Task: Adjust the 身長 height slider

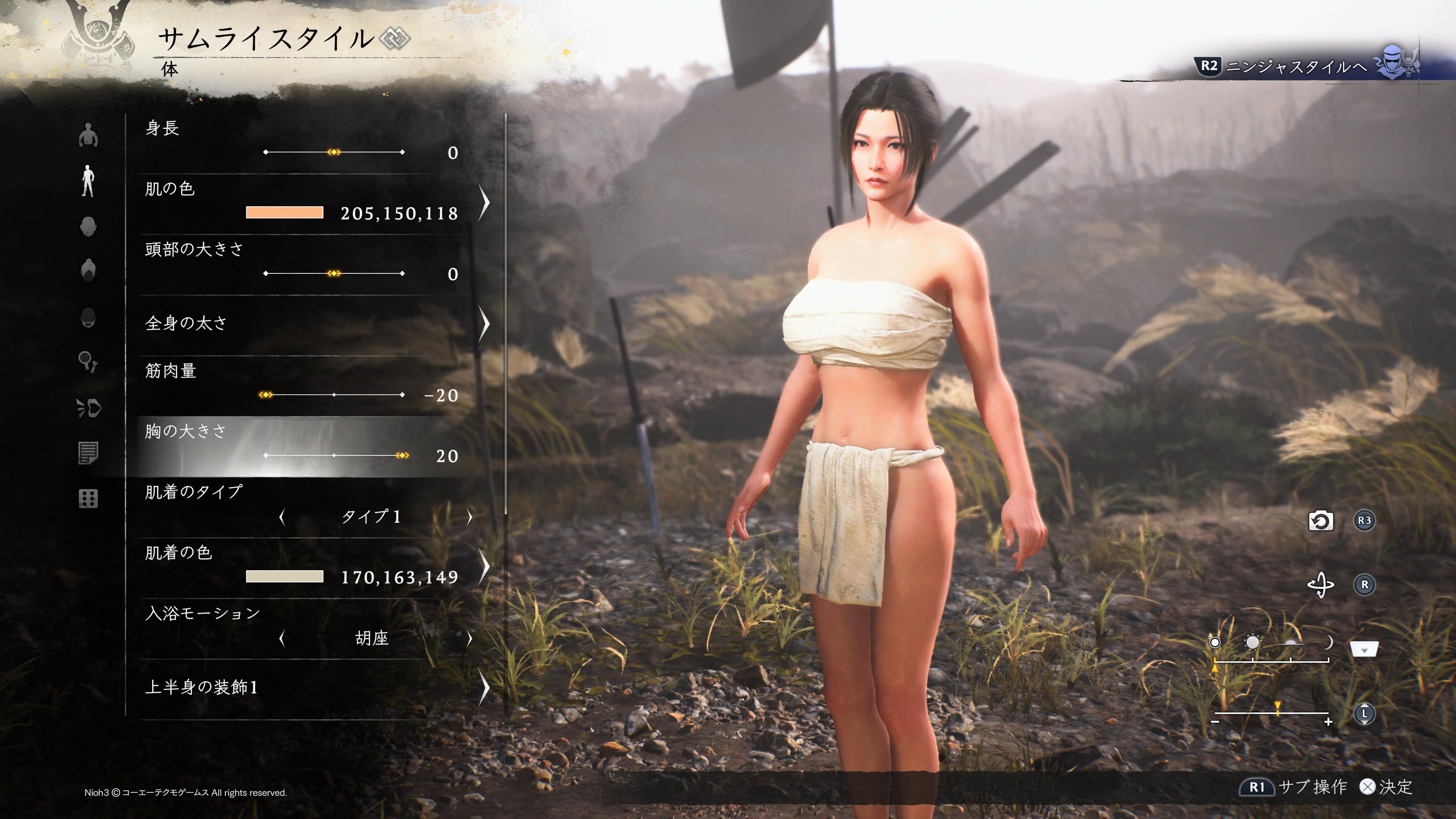Action: click(334, 152)
